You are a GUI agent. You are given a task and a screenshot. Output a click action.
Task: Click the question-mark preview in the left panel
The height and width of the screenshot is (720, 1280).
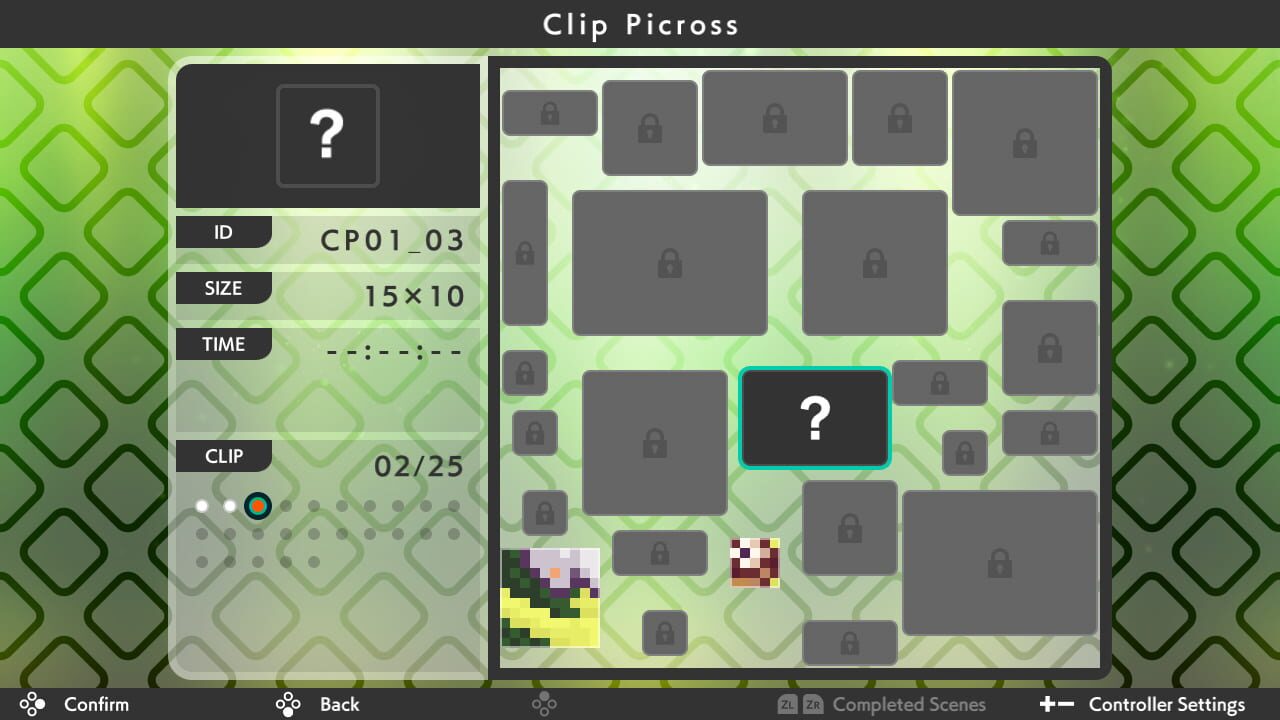328,136
